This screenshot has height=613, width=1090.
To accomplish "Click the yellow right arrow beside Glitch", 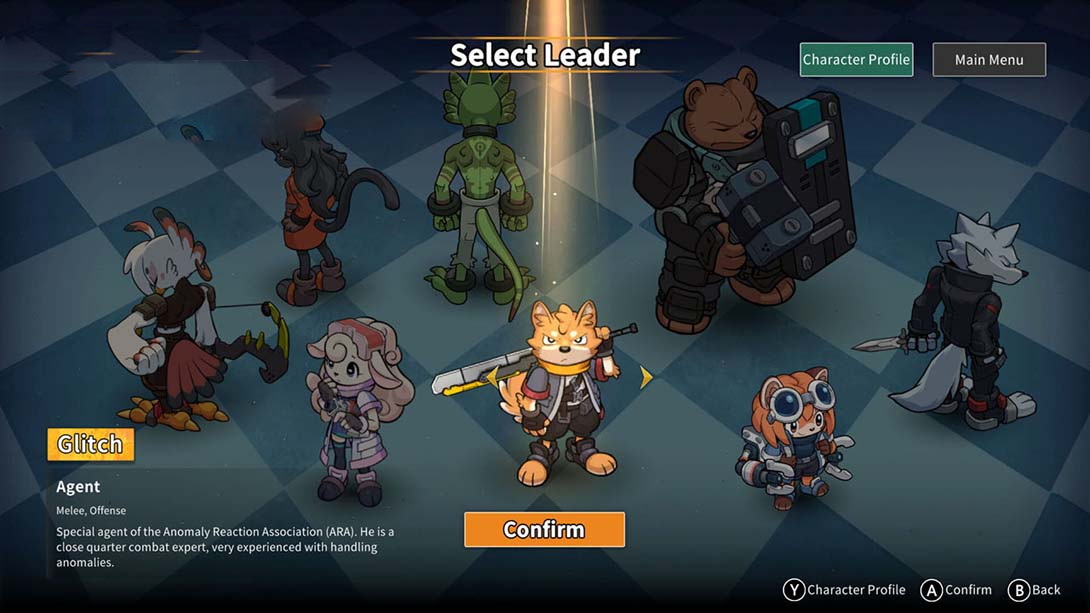I will tap(646, 377).
